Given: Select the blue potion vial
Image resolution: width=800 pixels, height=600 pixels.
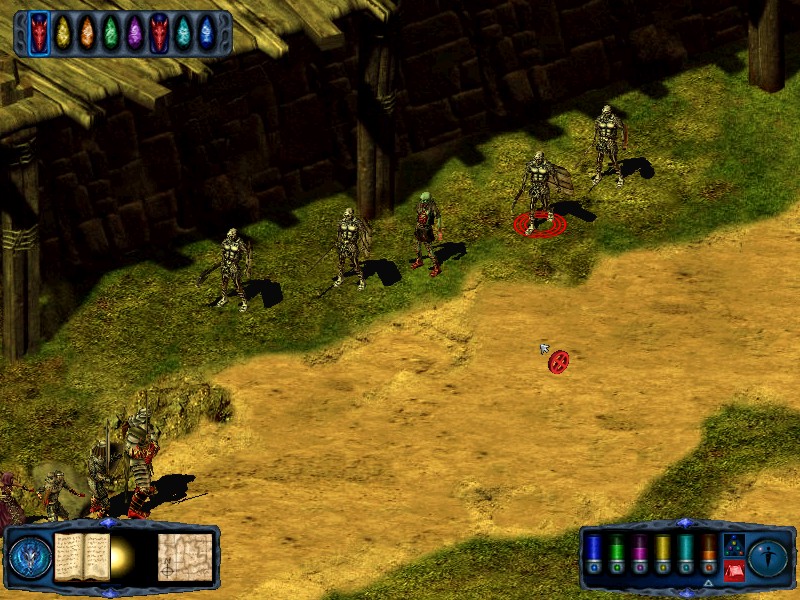Looking at the screenshot, I should [593, 548].
